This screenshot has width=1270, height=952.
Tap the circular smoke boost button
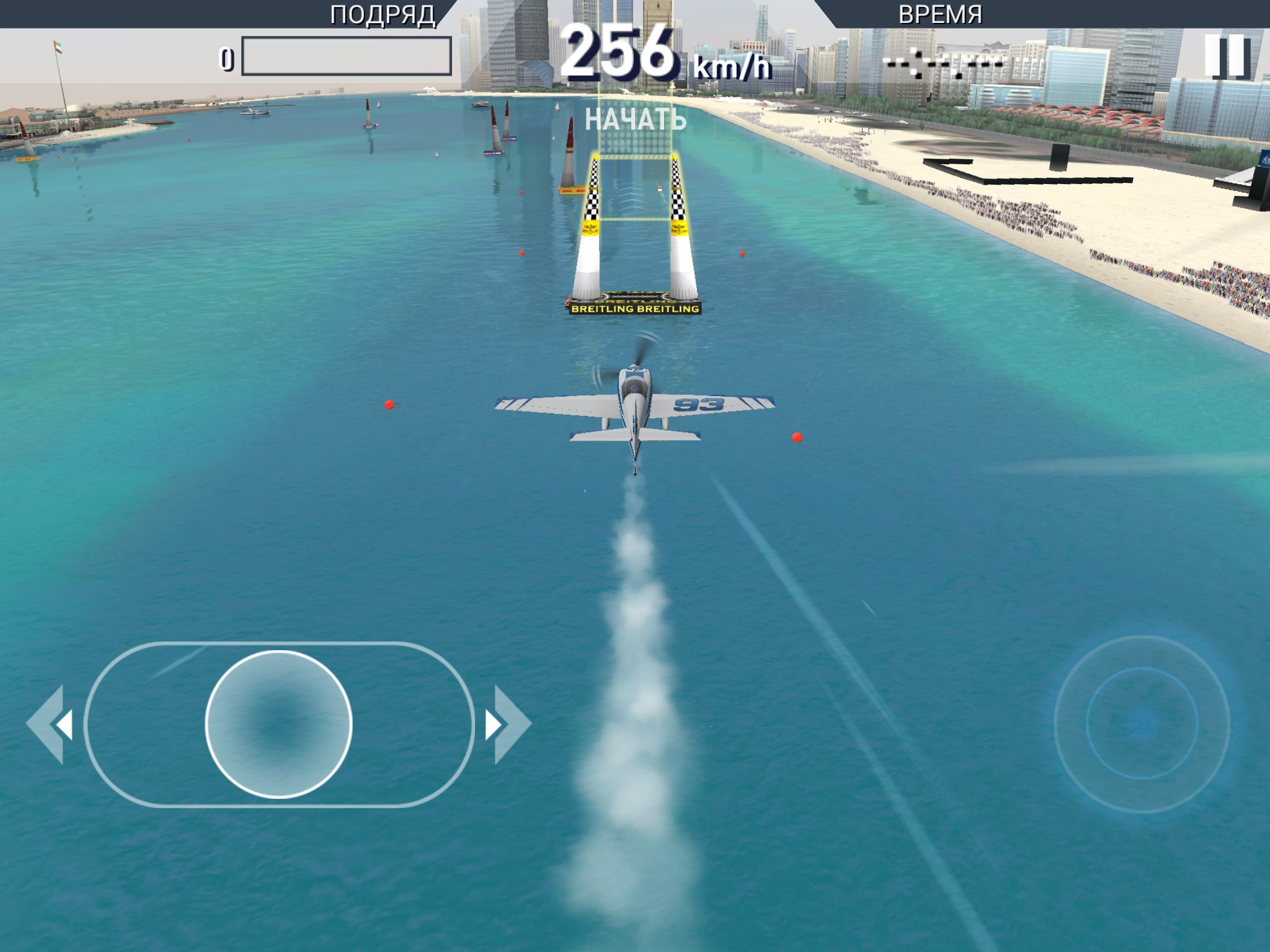click(1142, 723)
